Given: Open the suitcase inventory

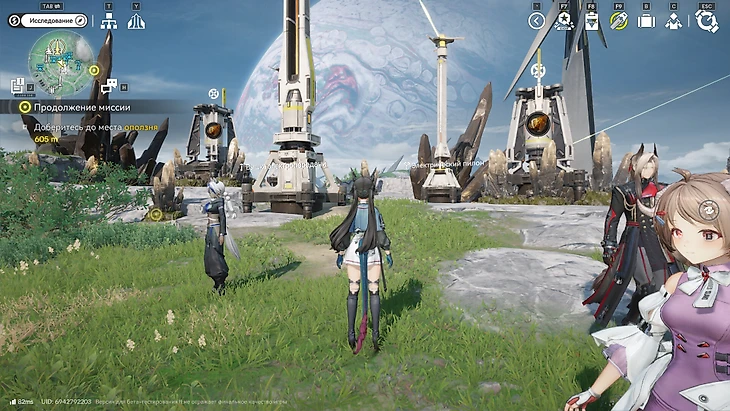Looking at the screenshot, I should (646, 21).
